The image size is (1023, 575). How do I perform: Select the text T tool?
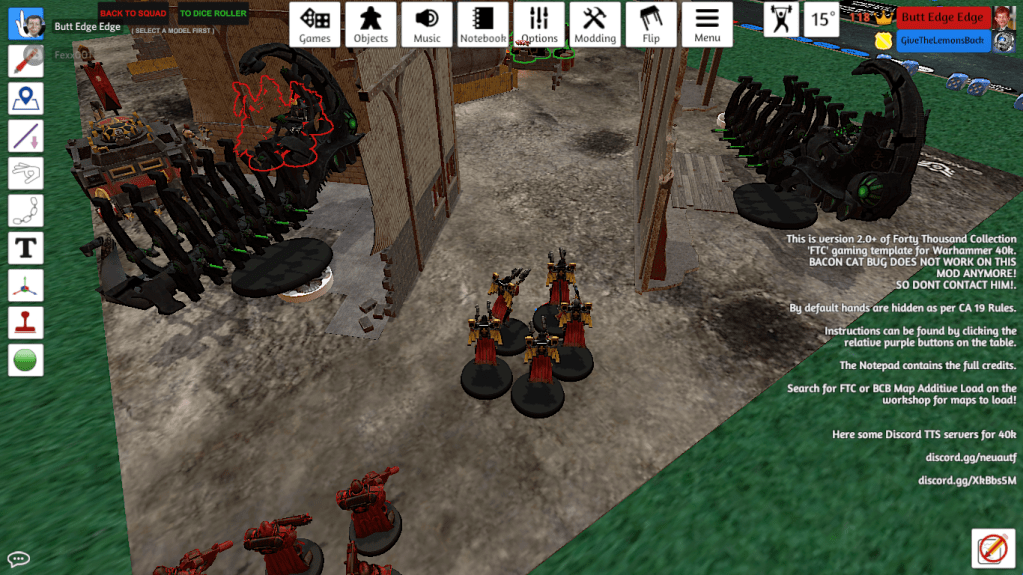26,247
